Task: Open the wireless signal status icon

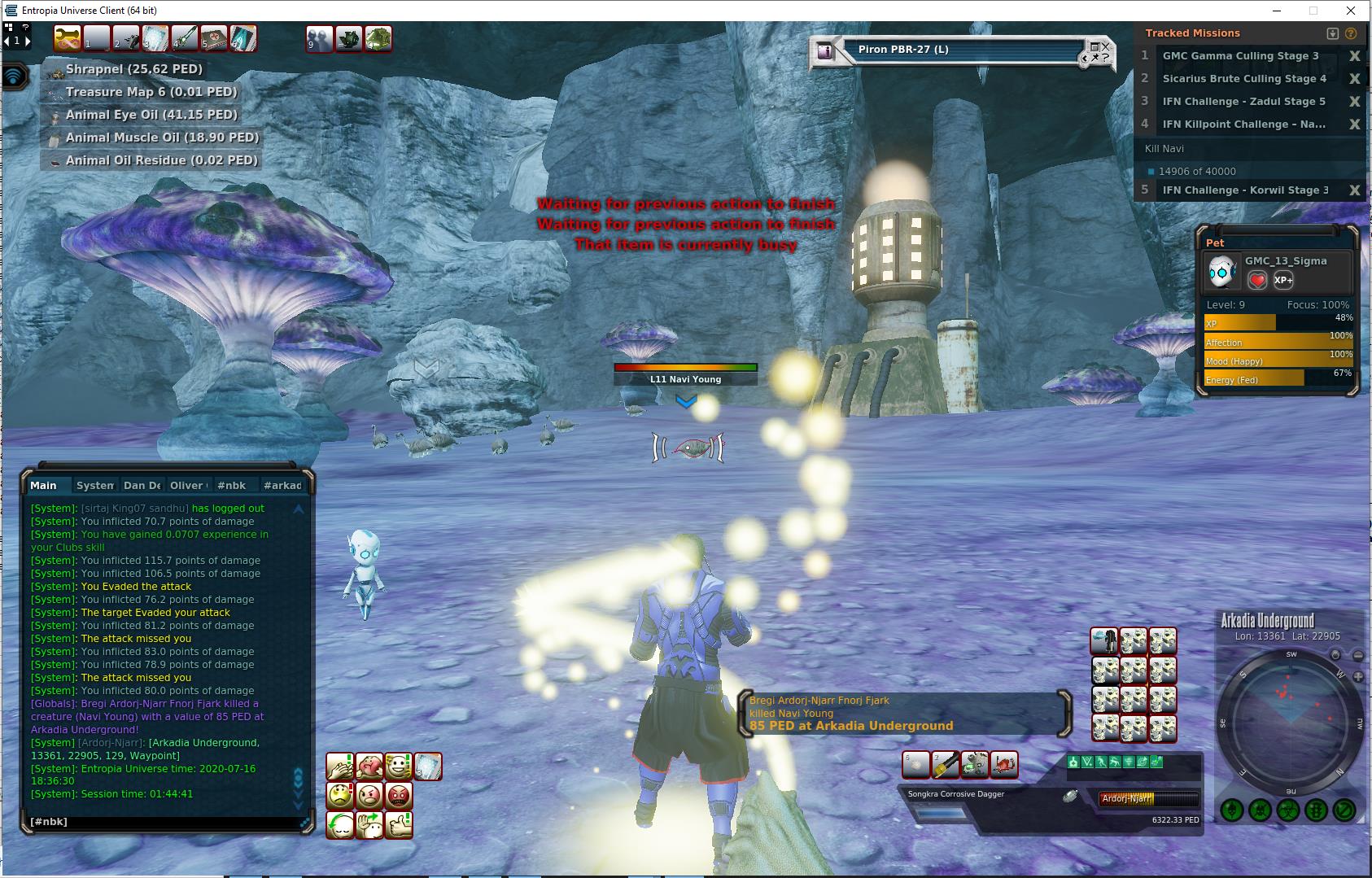Action: [x=15, y=77]
